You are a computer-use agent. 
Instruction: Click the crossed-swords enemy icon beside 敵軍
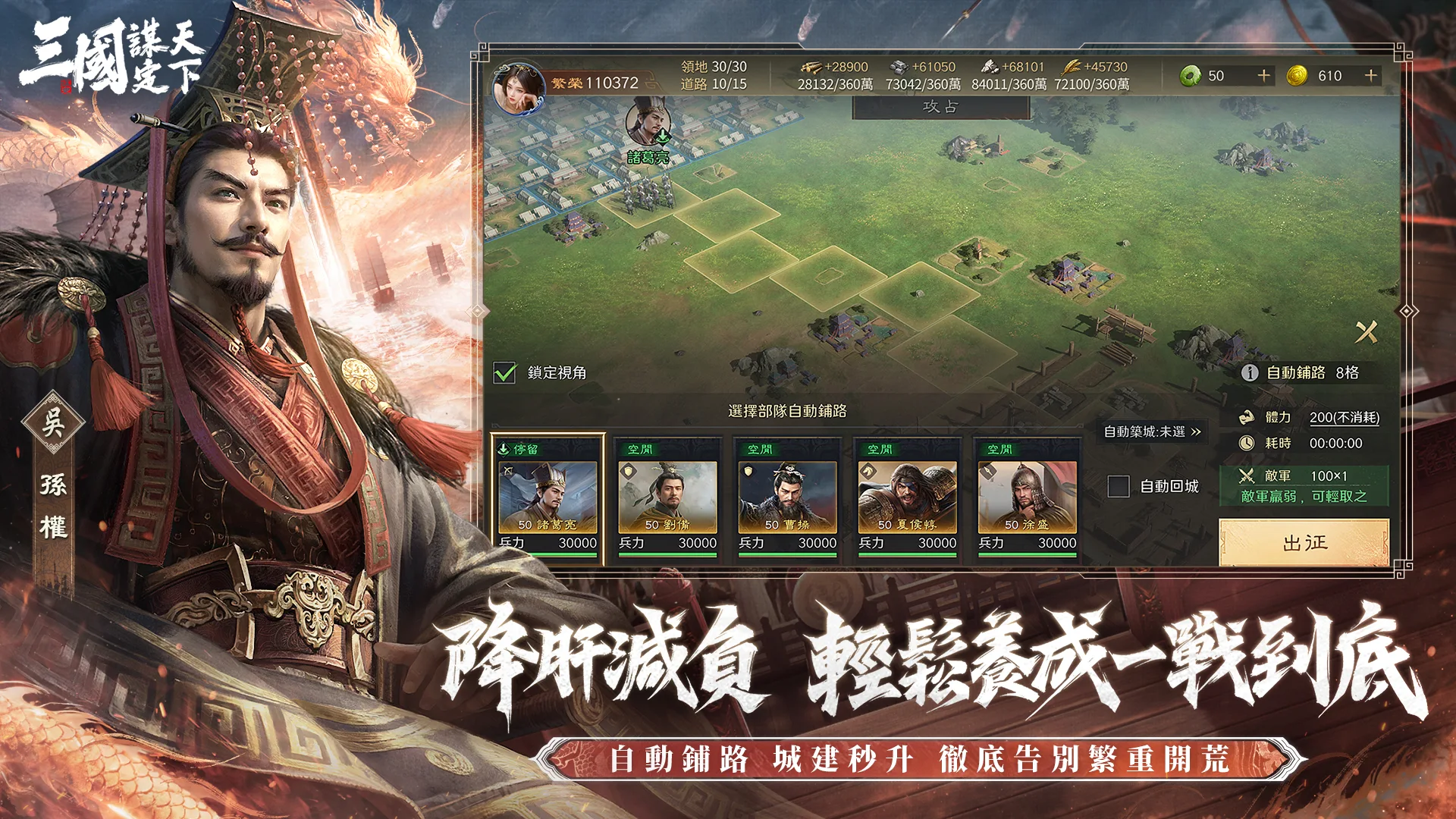pyautogui.click(x=1247, y=477)
